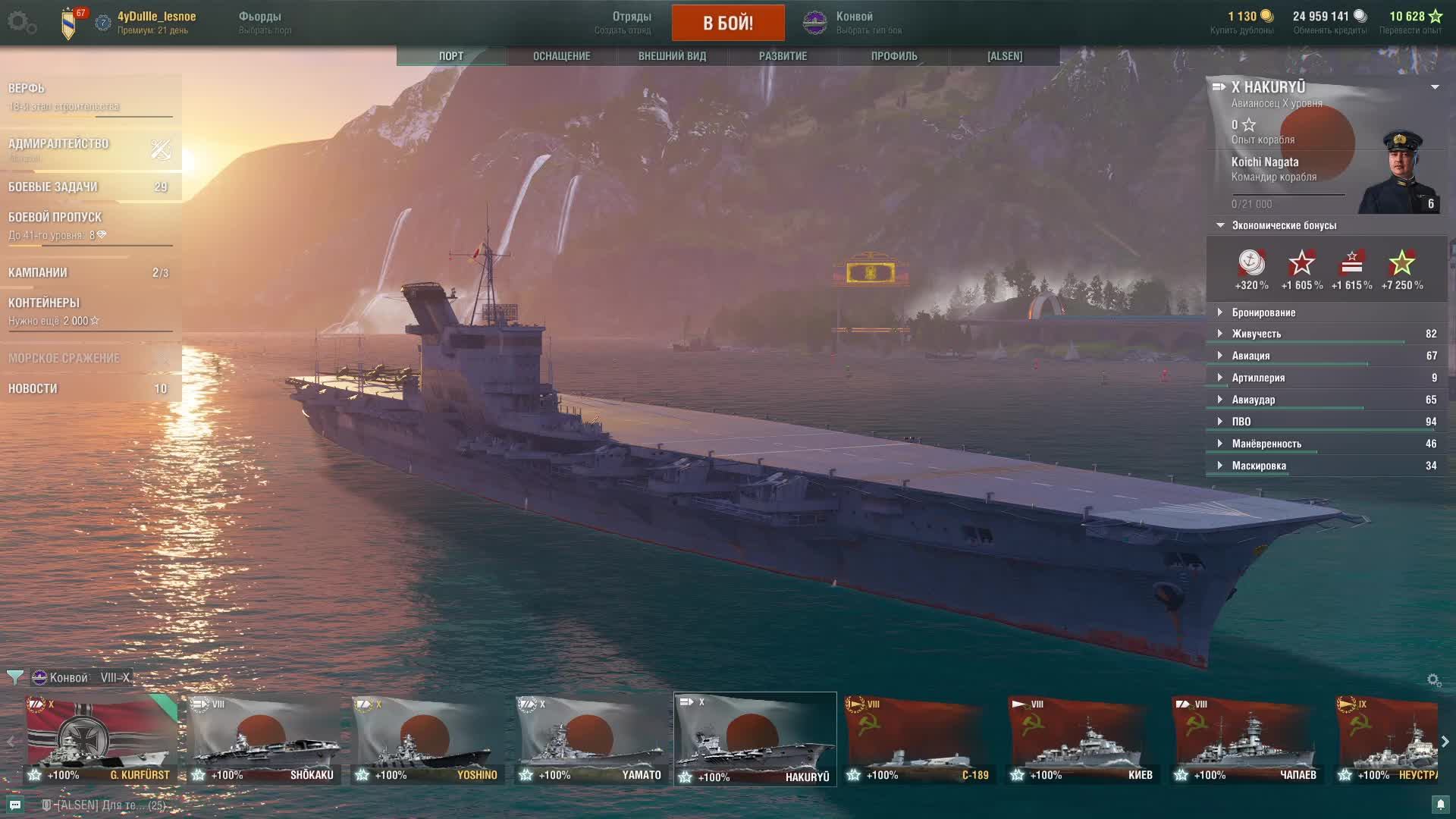Open the ship carousel filter funnel

pos(15,677)
